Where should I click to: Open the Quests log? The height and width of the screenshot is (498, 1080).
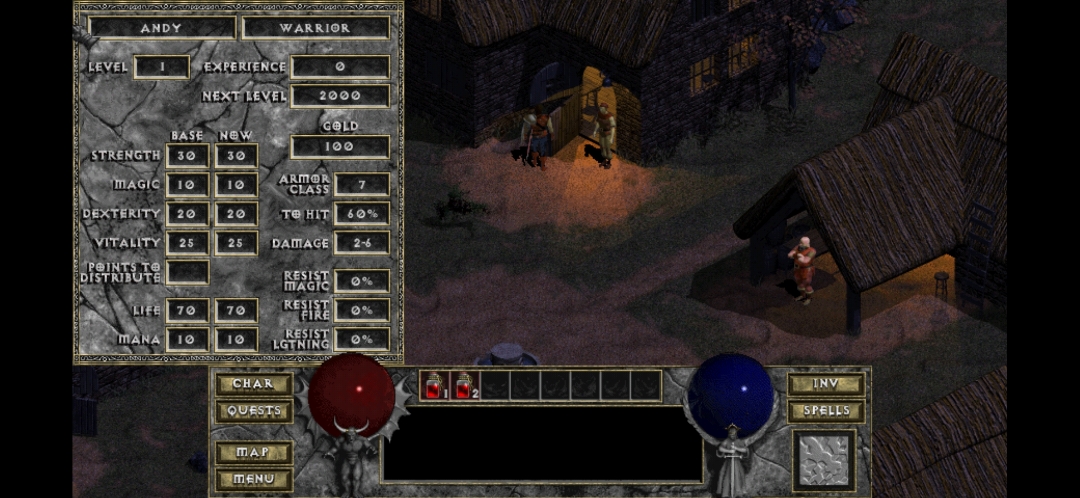tap(253, 411)
